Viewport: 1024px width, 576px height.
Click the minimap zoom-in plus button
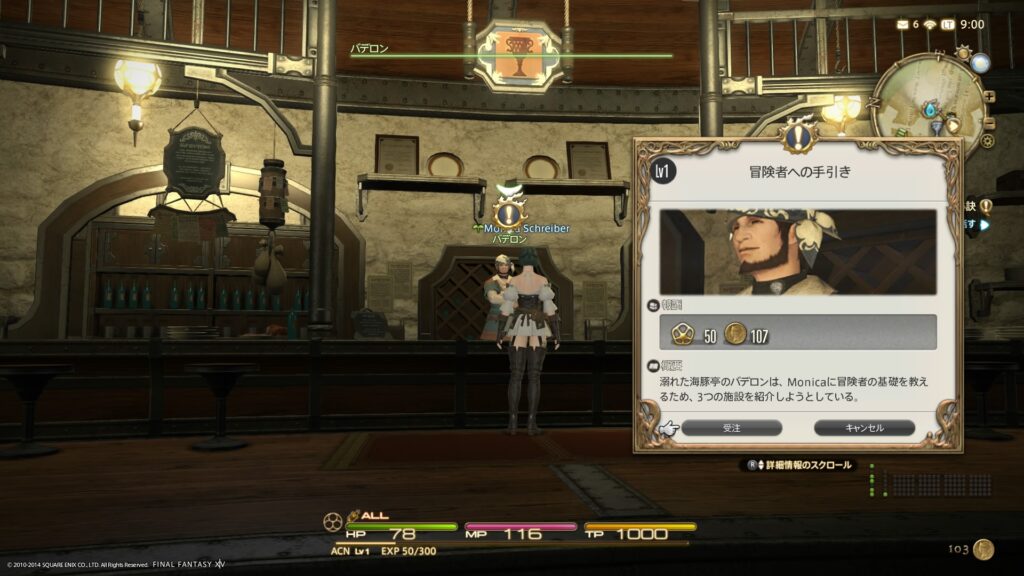989,97
